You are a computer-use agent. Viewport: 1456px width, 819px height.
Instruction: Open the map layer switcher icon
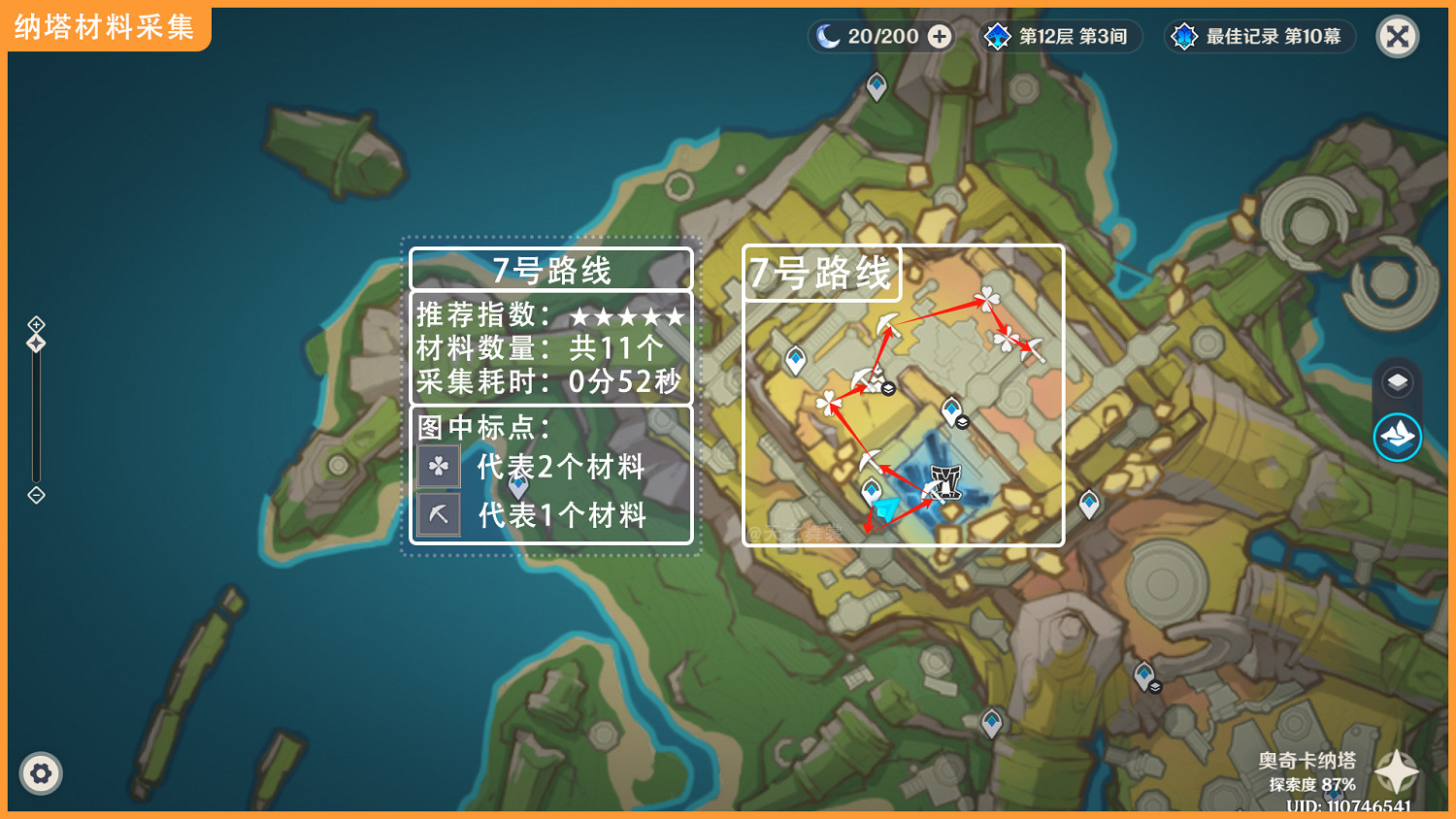click(1396, 379)
